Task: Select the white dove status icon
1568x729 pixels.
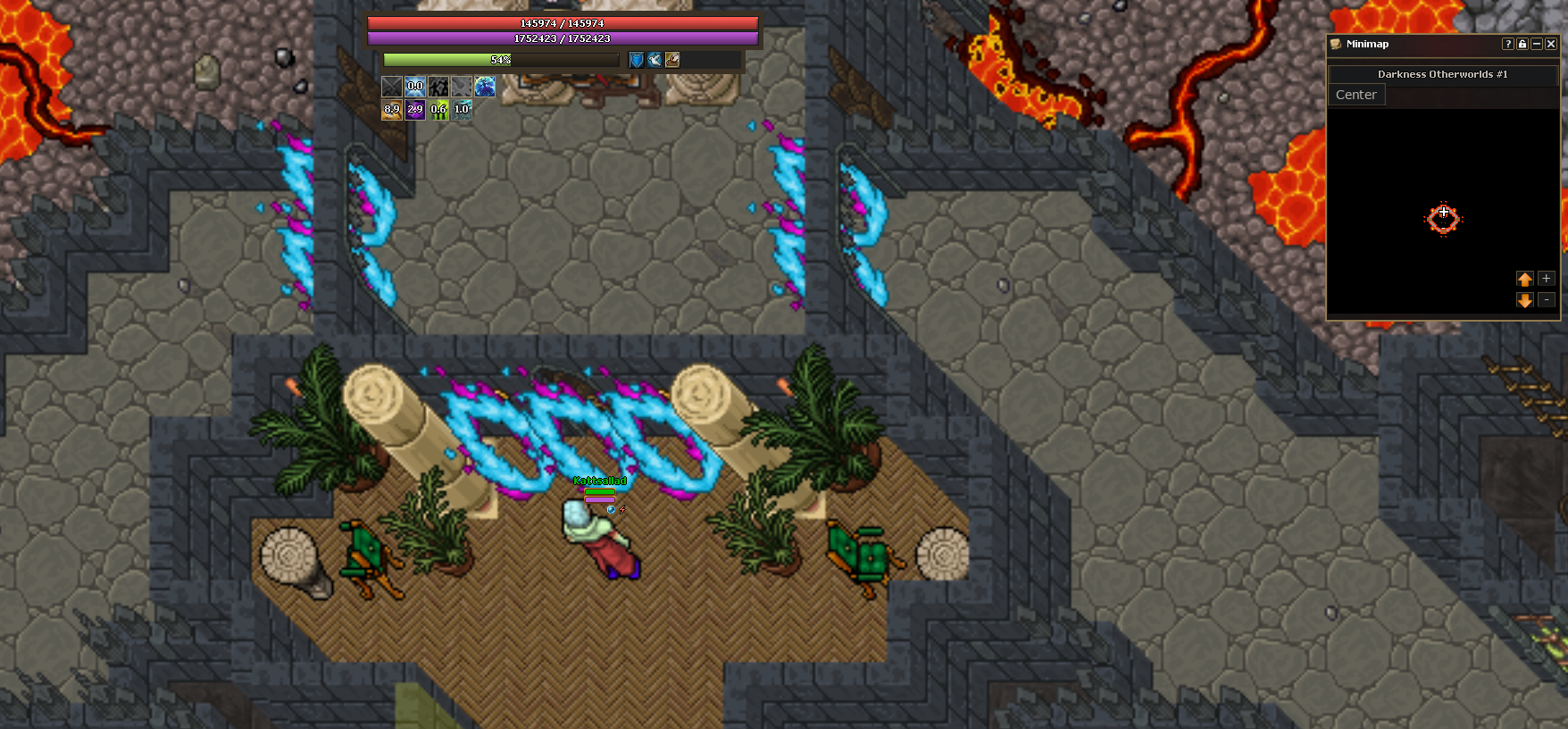Action: (655, 60)
